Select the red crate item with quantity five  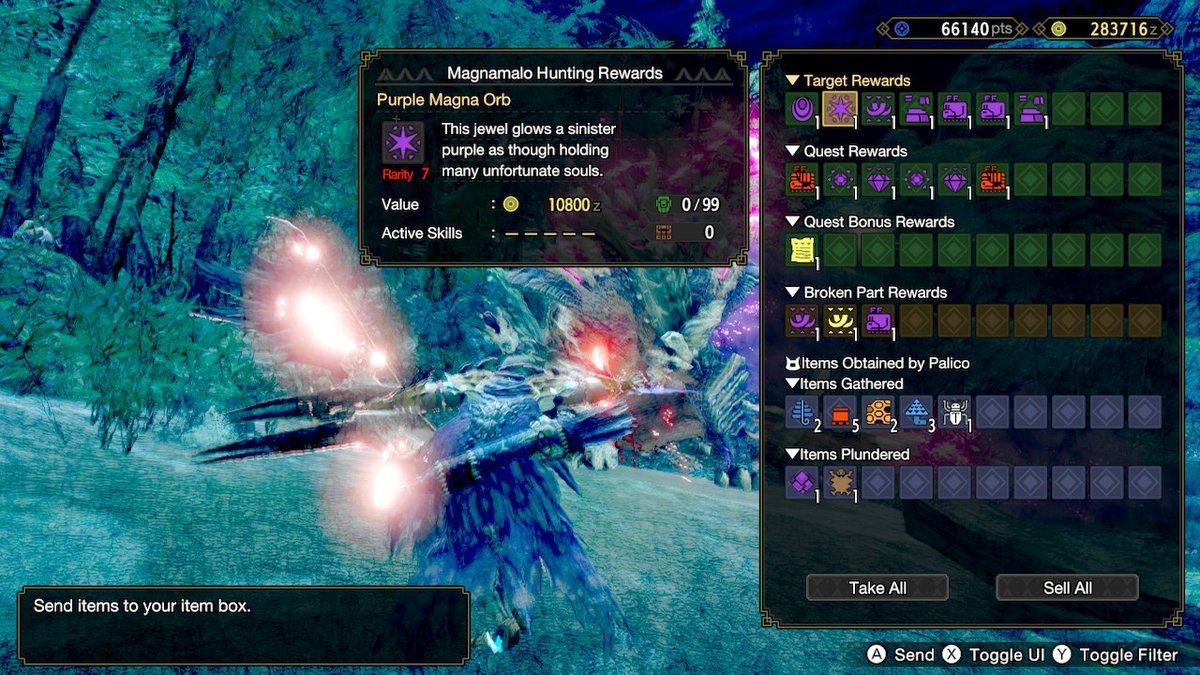pos(839,411)
